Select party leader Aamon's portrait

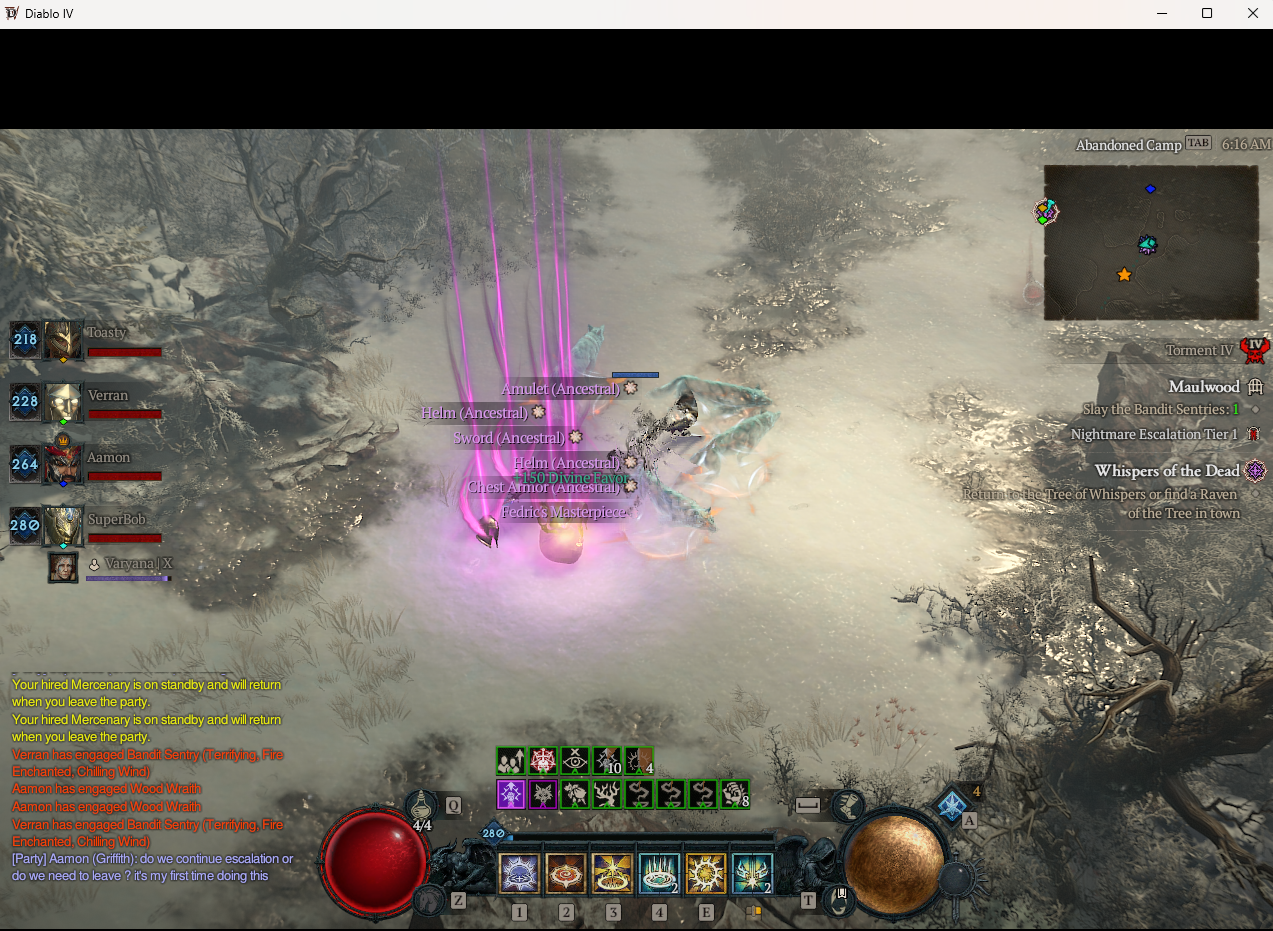(63, 465)
